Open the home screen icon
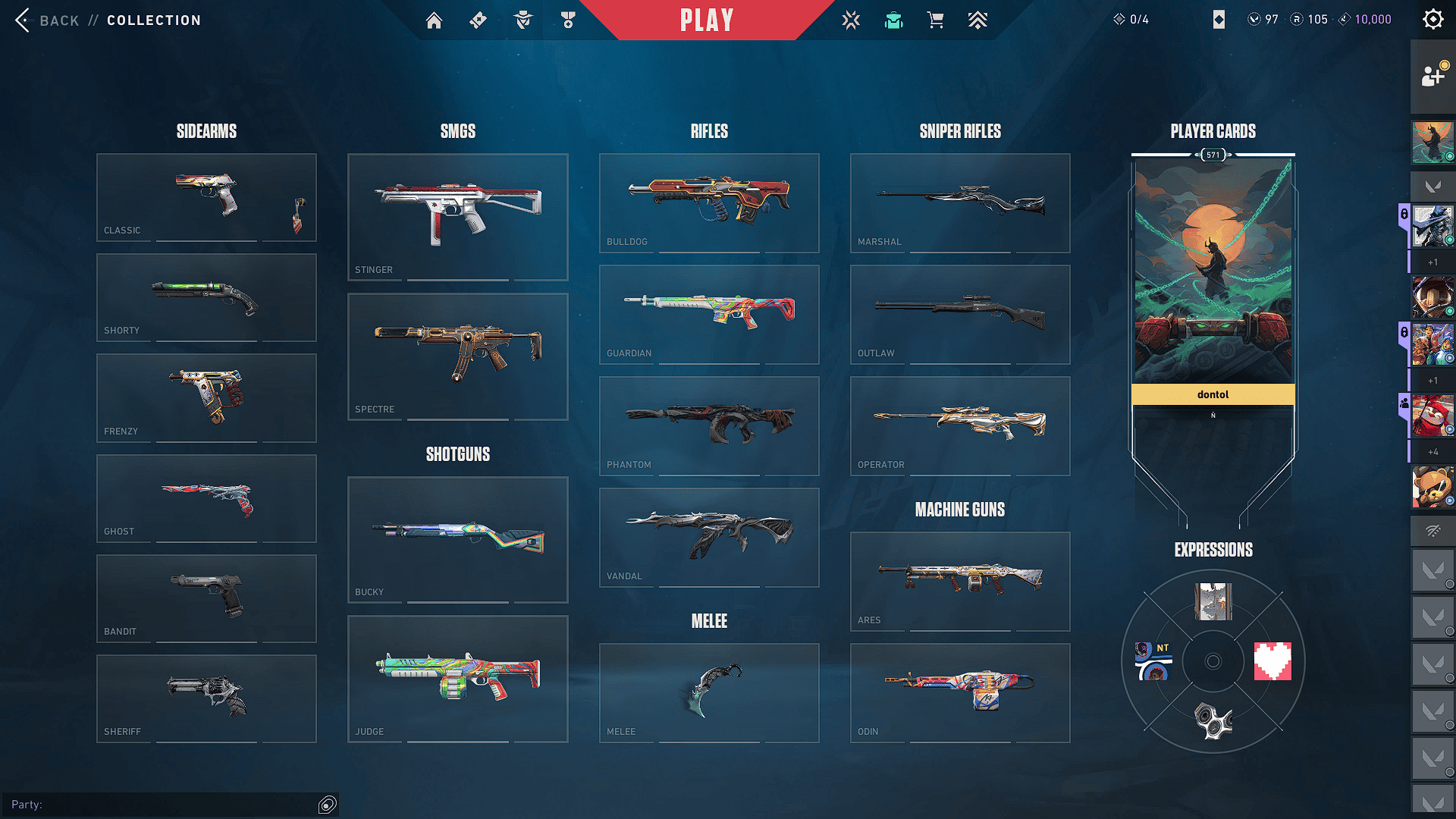The height and width of the screenshot is (819, 1456). coord(434,20)
